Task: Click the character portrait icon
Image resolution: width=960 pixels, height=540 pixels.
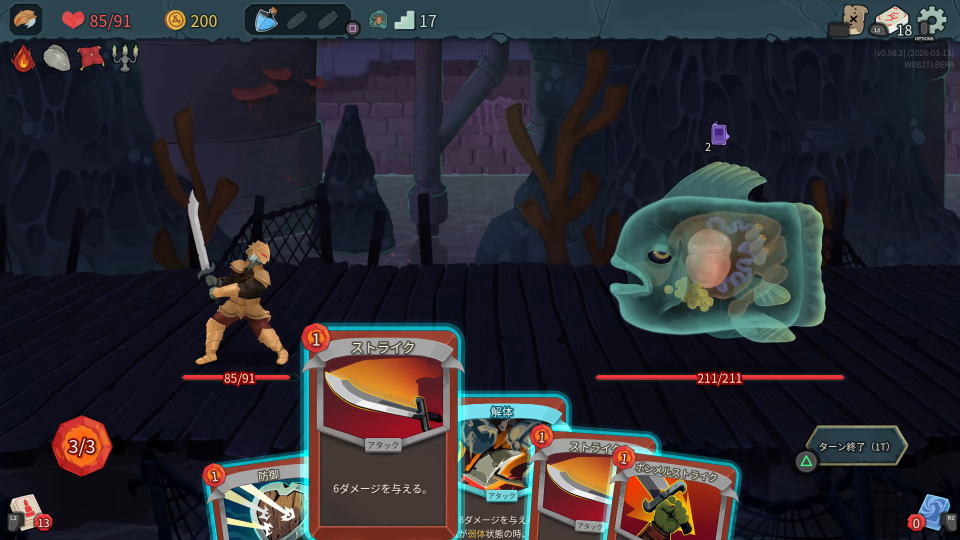Action: 26,20
